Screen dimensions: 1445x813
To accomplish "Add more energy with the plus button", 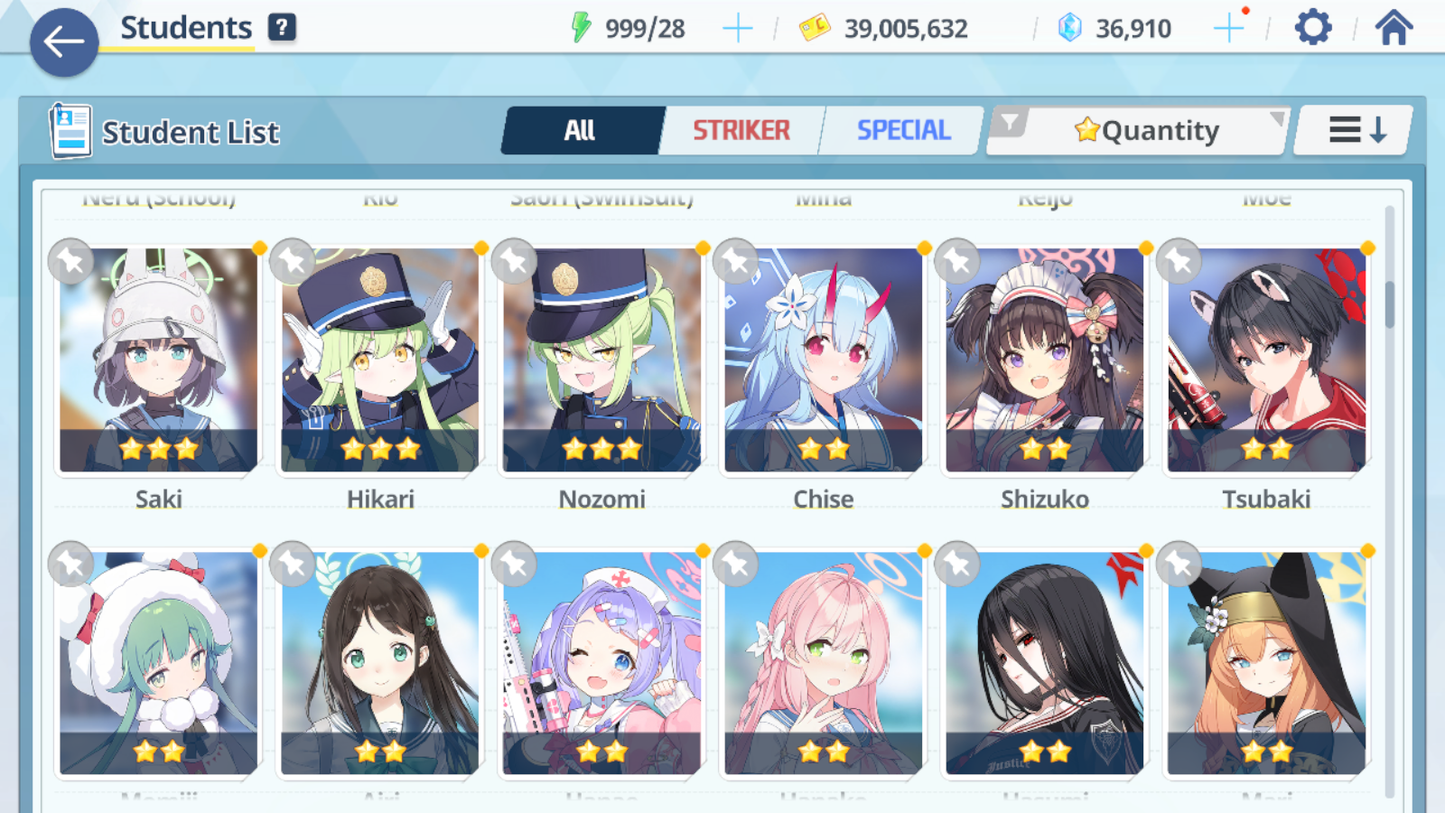I will (737, 29).
